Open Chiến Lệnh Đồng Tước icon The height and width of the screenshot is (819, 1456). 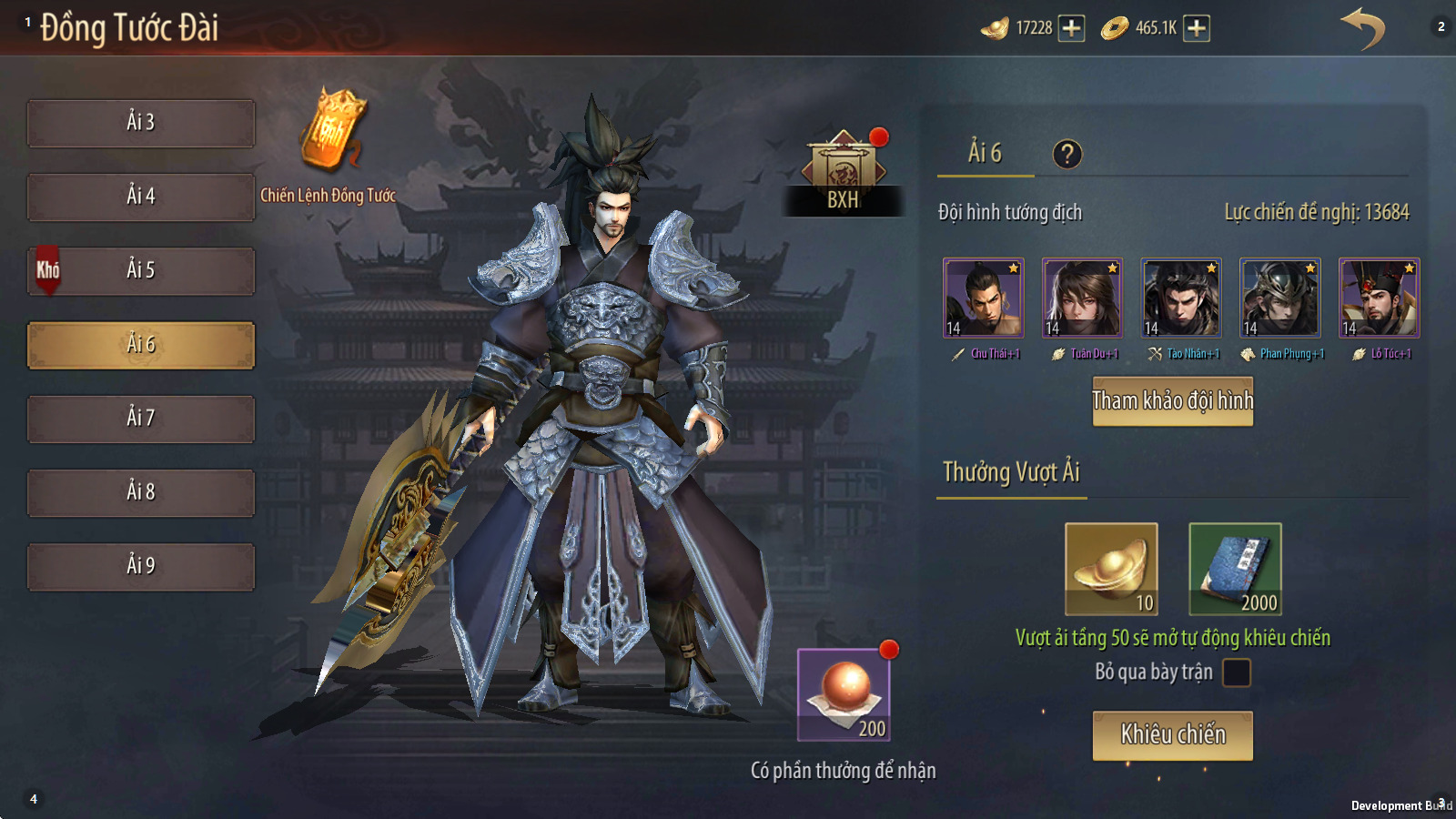click(x=331, y=132)
